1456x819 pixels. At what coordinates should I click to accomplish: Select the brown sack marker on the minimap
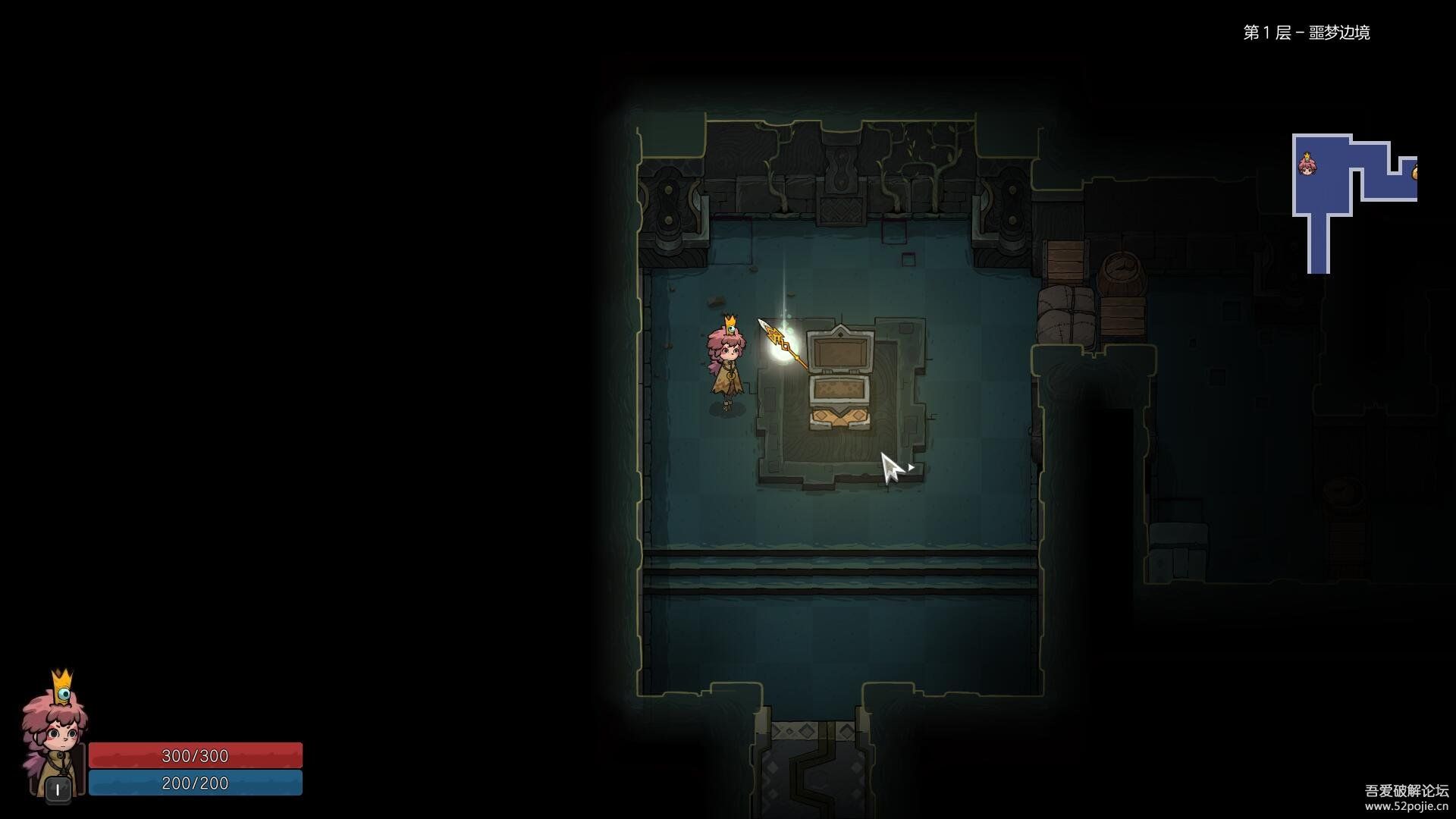tap(1414, 173)
